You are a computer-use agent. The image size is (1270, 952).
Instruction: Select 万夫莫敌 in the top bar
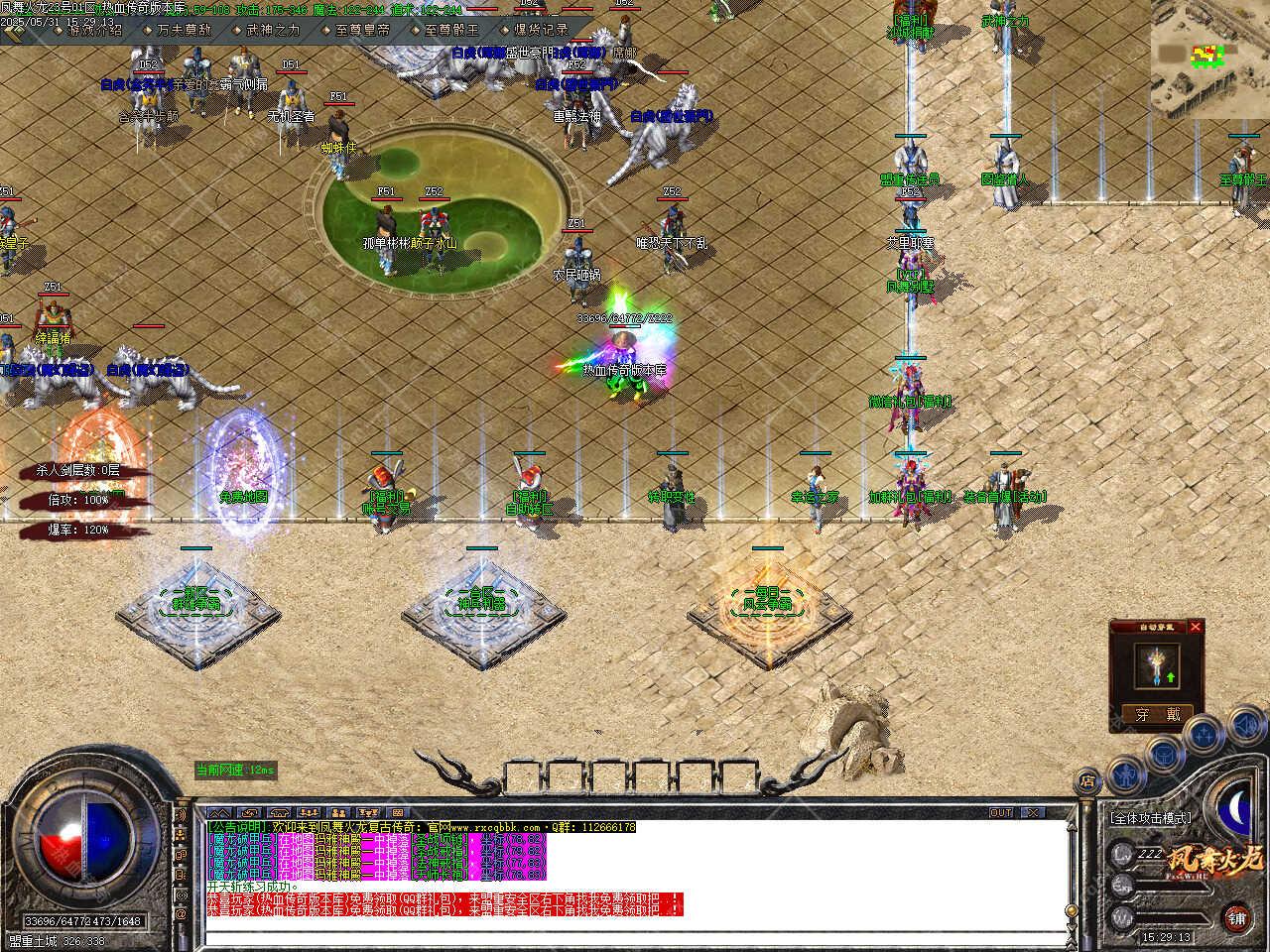tap(184, 30)
